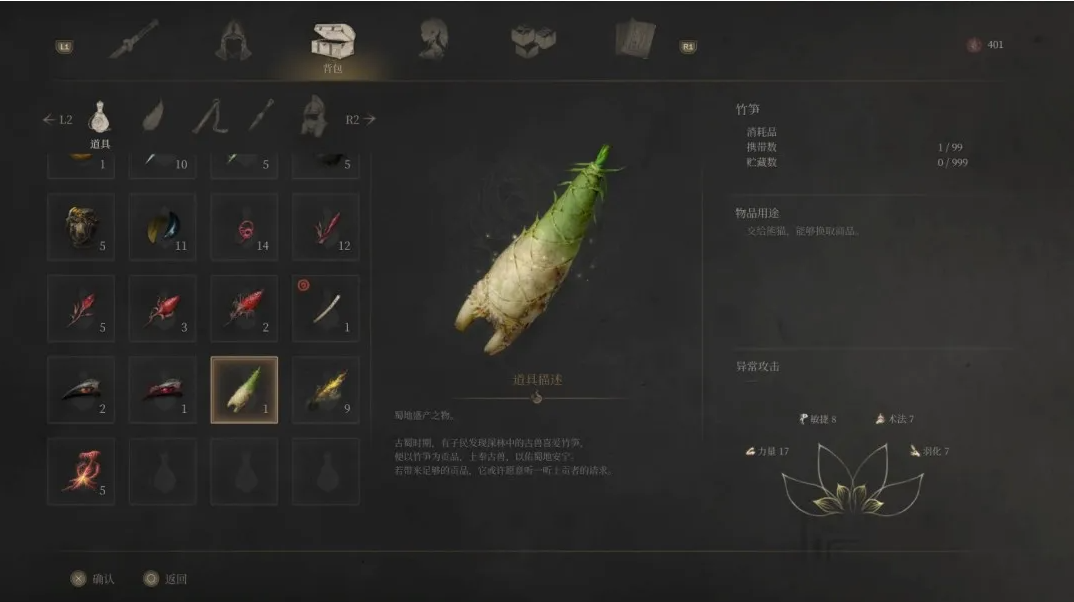1074x602 pixels.
Task: Switch to the hooded figure tab
Action: coord(233,40)
